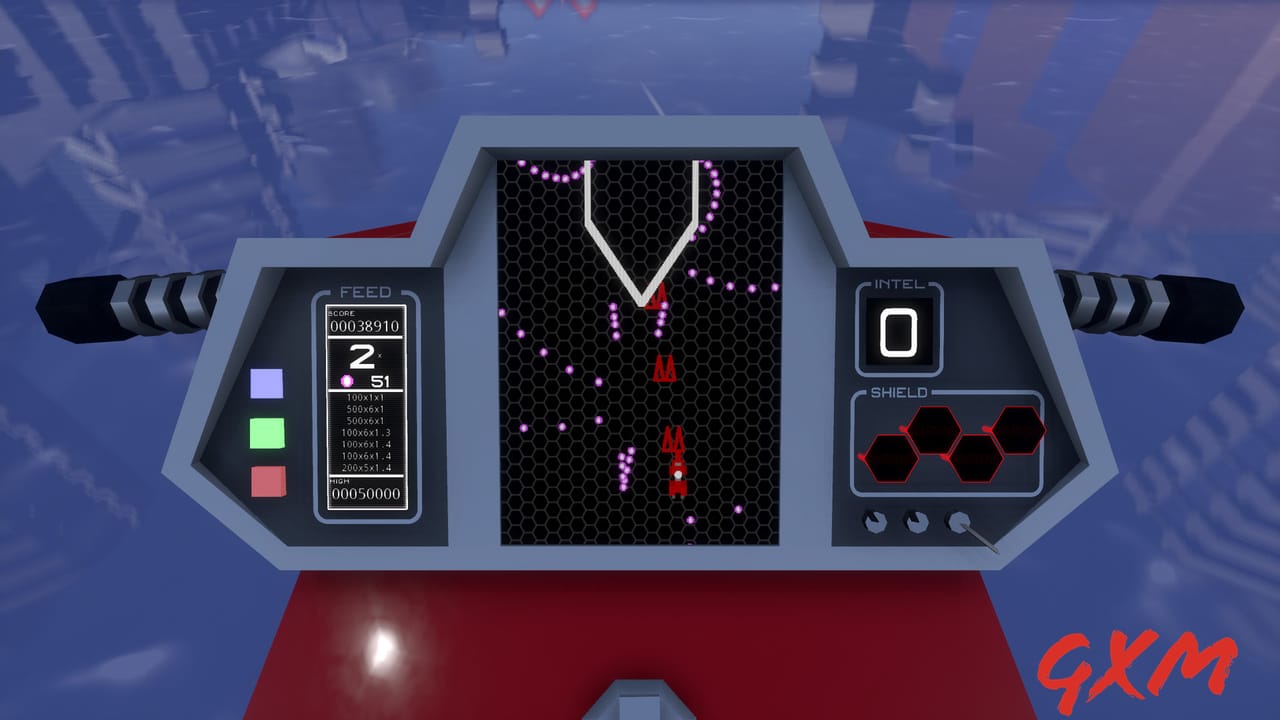This screenshot has height=720, width=1280.
Task: Click the INTEL display showing 0
Action: point(897,332)
